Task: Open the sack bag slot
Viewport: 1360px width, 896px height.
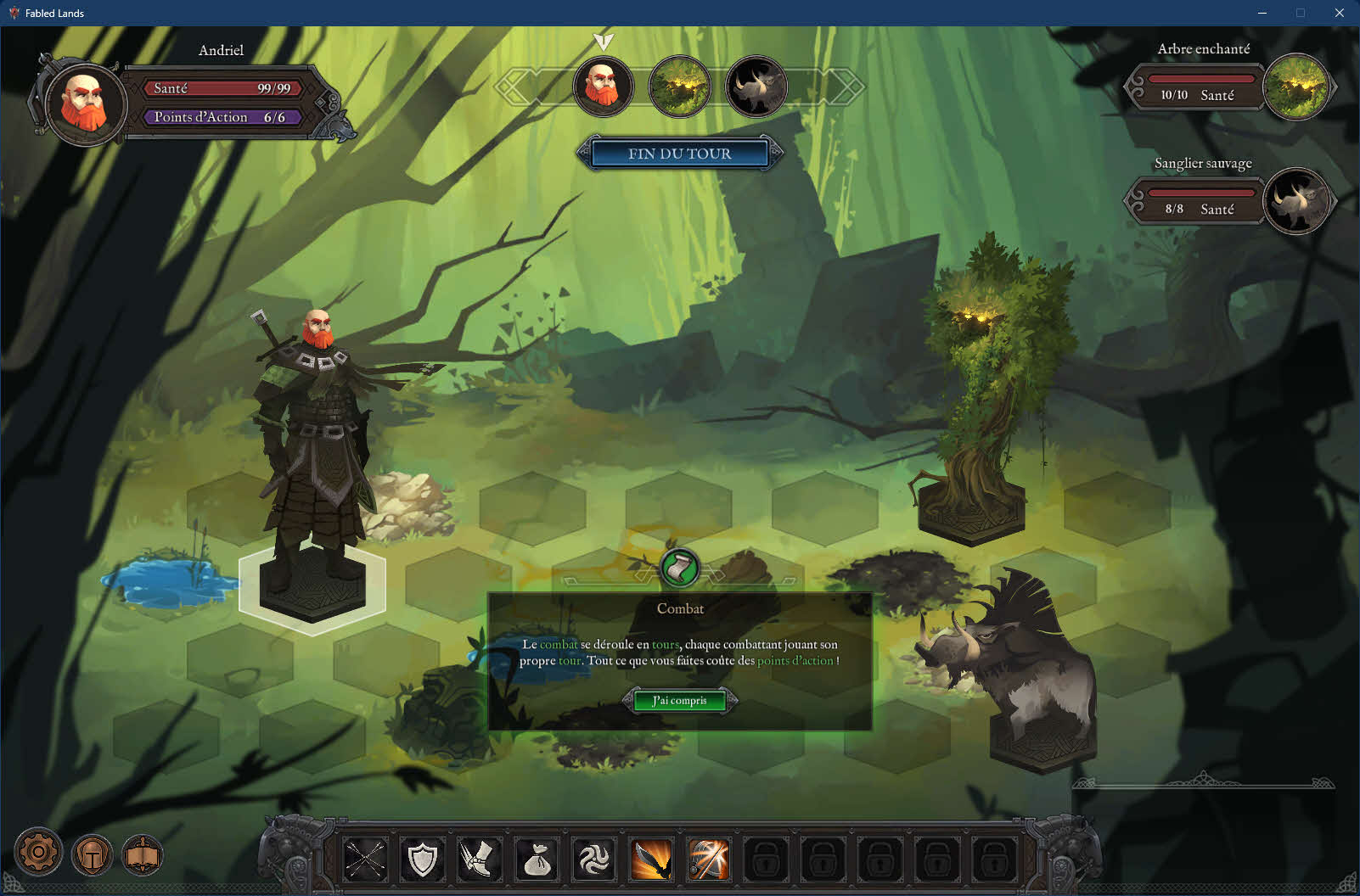Action: point(537,860)
